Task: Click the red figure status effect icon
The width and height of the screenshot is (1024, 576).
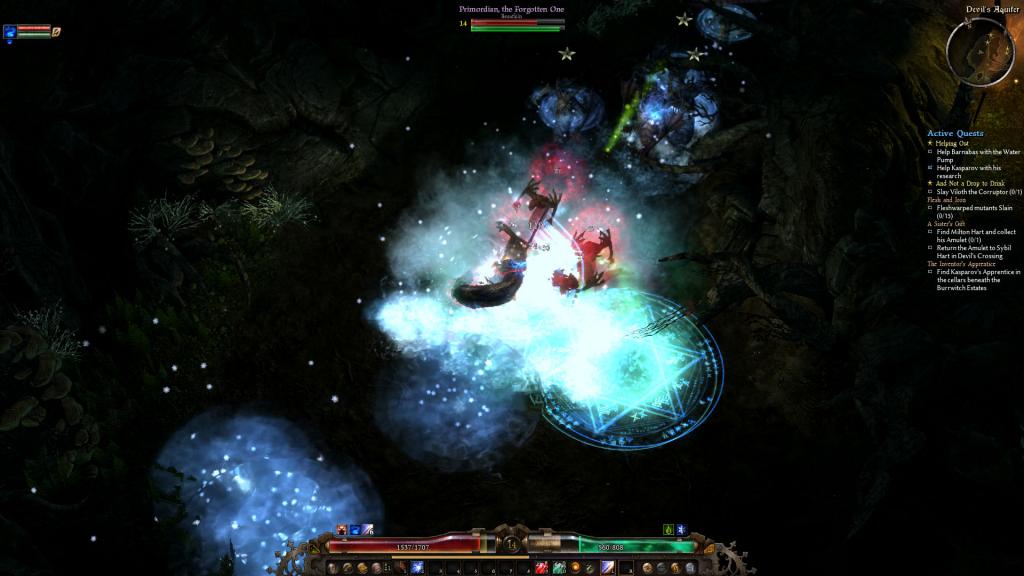Action: pos(342,529)
